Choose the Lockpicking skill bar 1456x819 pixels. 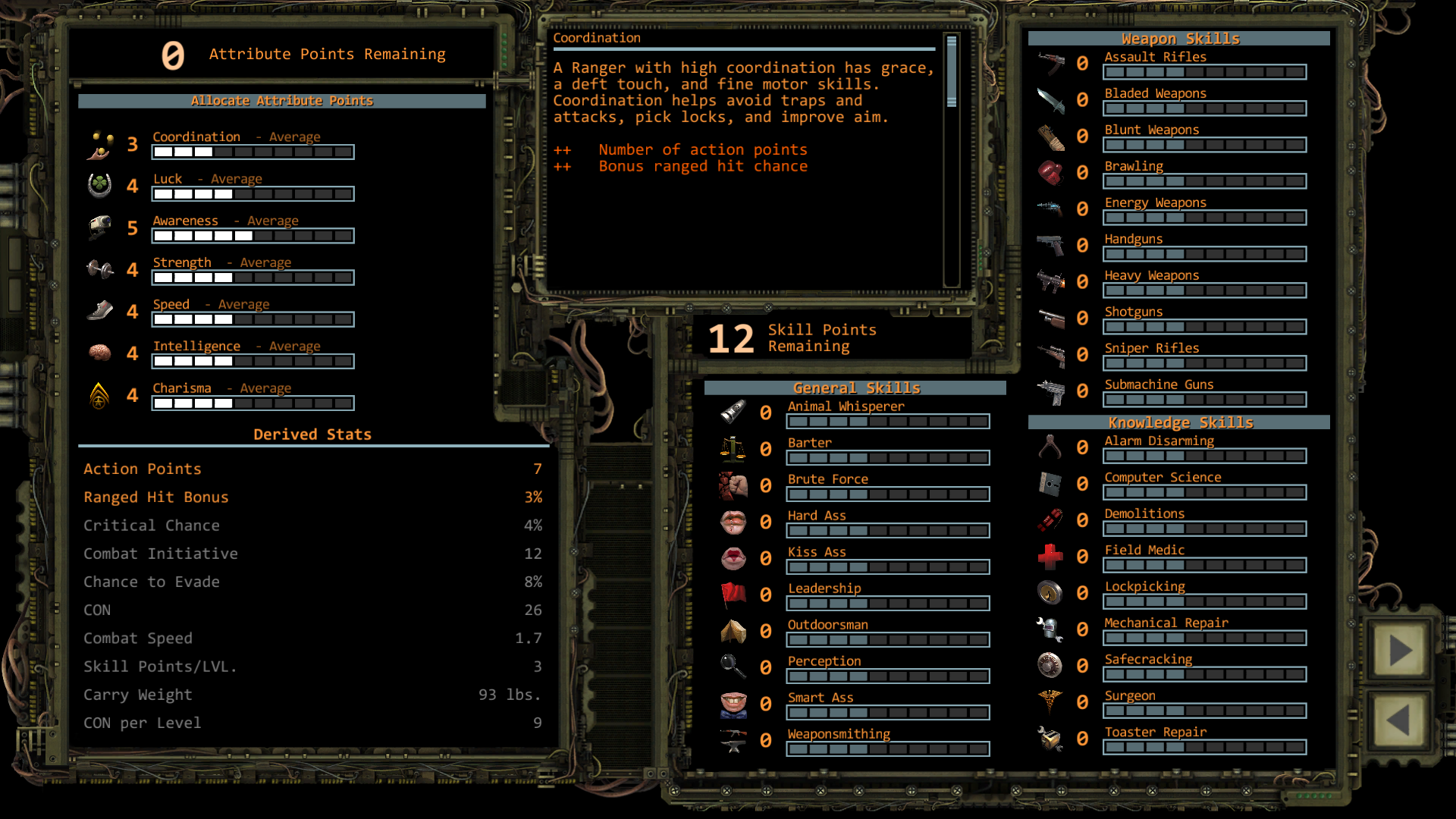click(1204, 601)
